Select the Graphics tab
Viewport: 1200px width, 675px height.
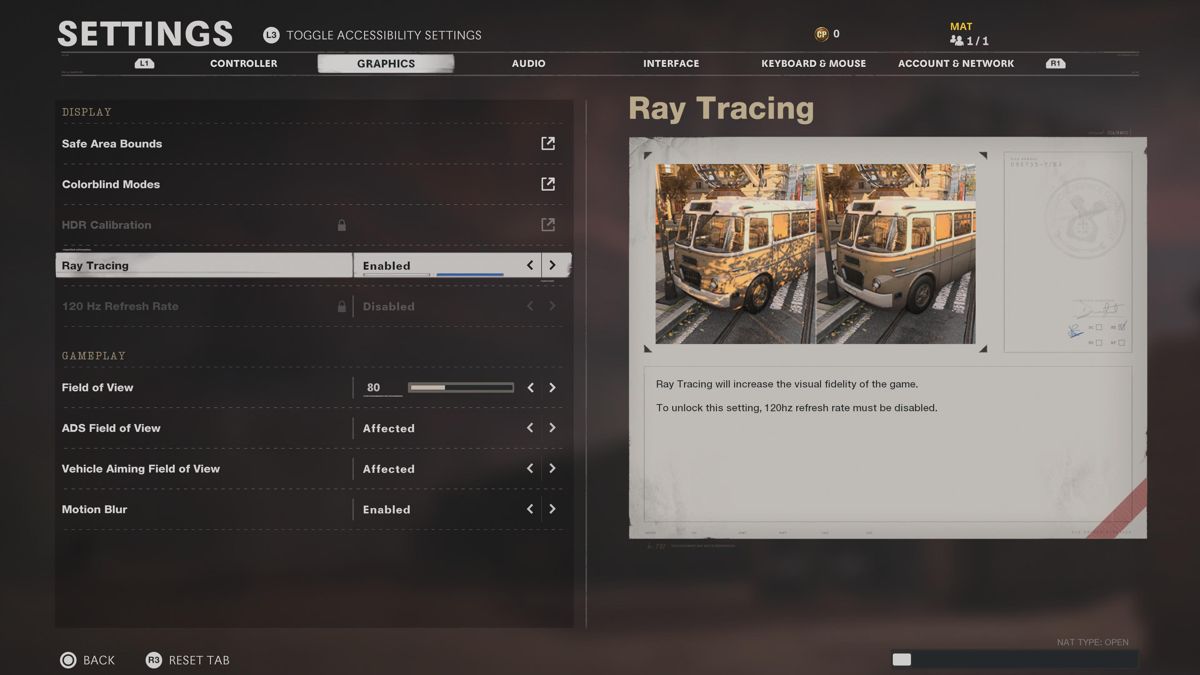385,63
